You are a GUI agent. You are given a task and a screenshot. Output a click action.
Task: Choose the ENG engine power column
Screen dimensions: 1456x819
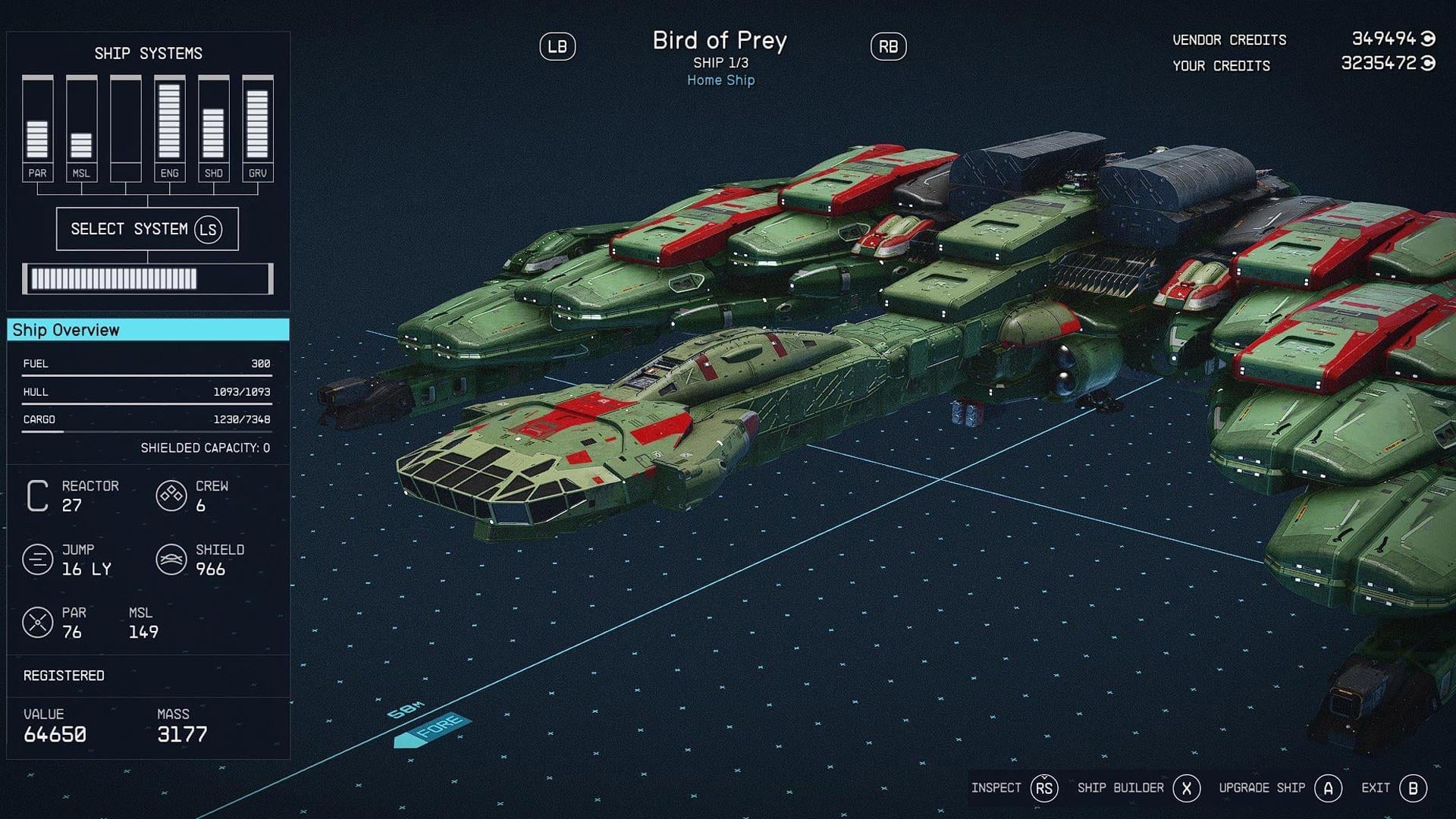(x=169, y=127)
